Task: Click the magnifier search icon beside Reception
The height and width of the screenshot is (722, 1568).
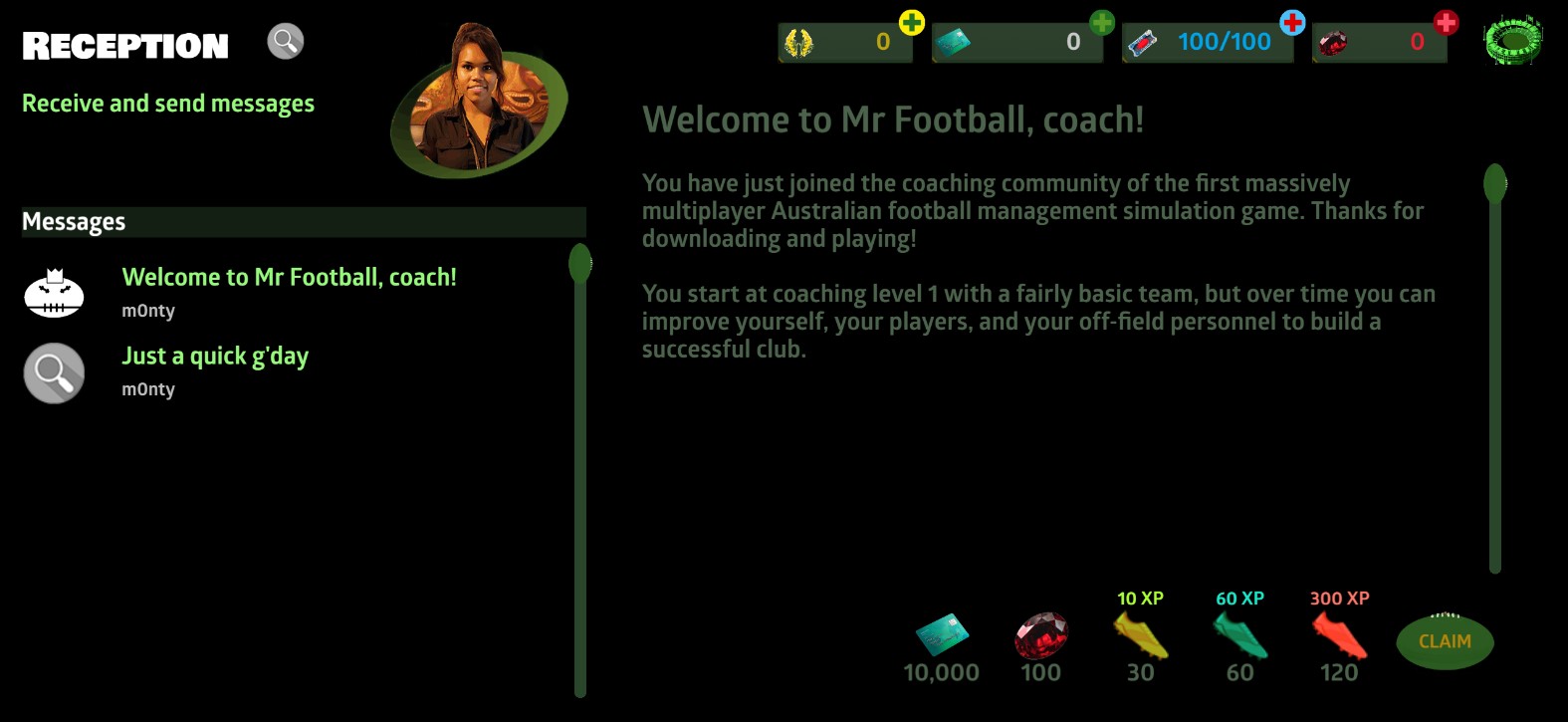Action: coord(285,42)
